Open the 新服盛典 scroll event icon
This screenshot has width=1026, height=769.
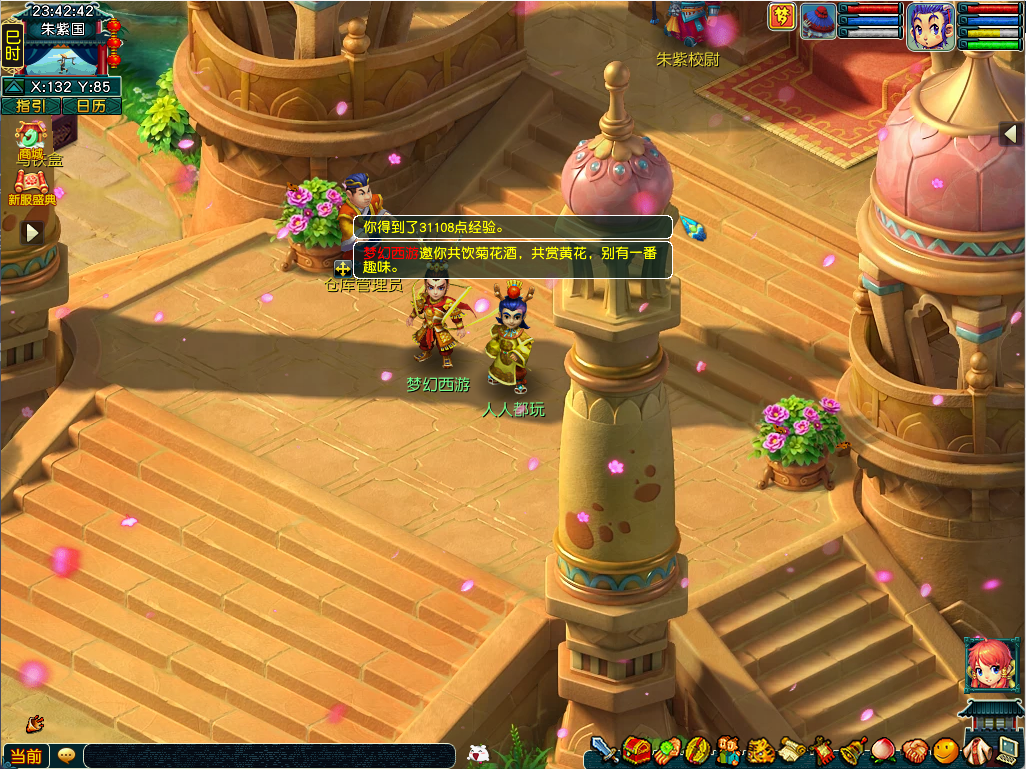pyautogui.click(x=32, y=183)
